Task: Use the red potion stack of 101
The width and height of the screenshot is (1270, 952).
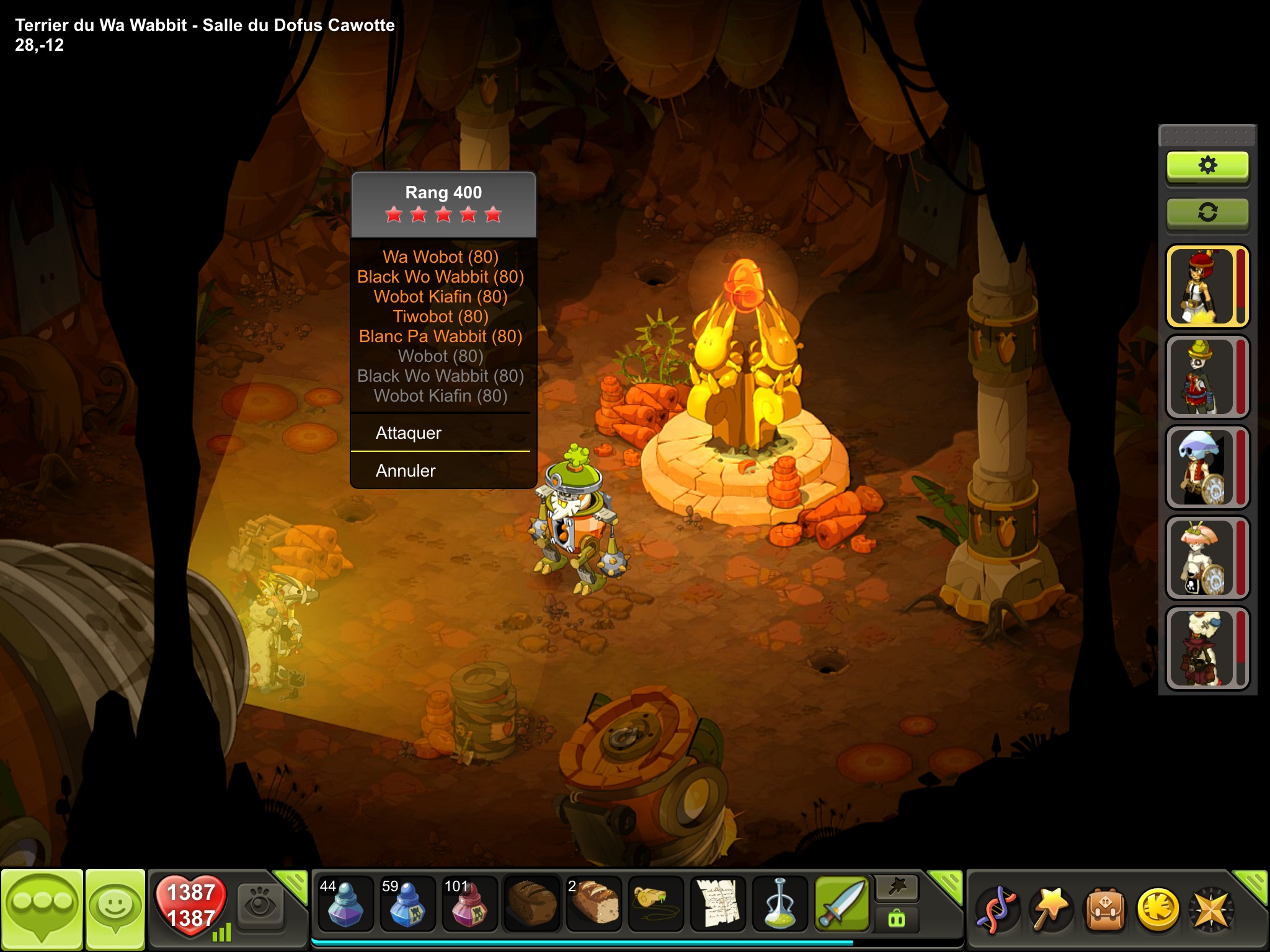Action: point(469,904)
